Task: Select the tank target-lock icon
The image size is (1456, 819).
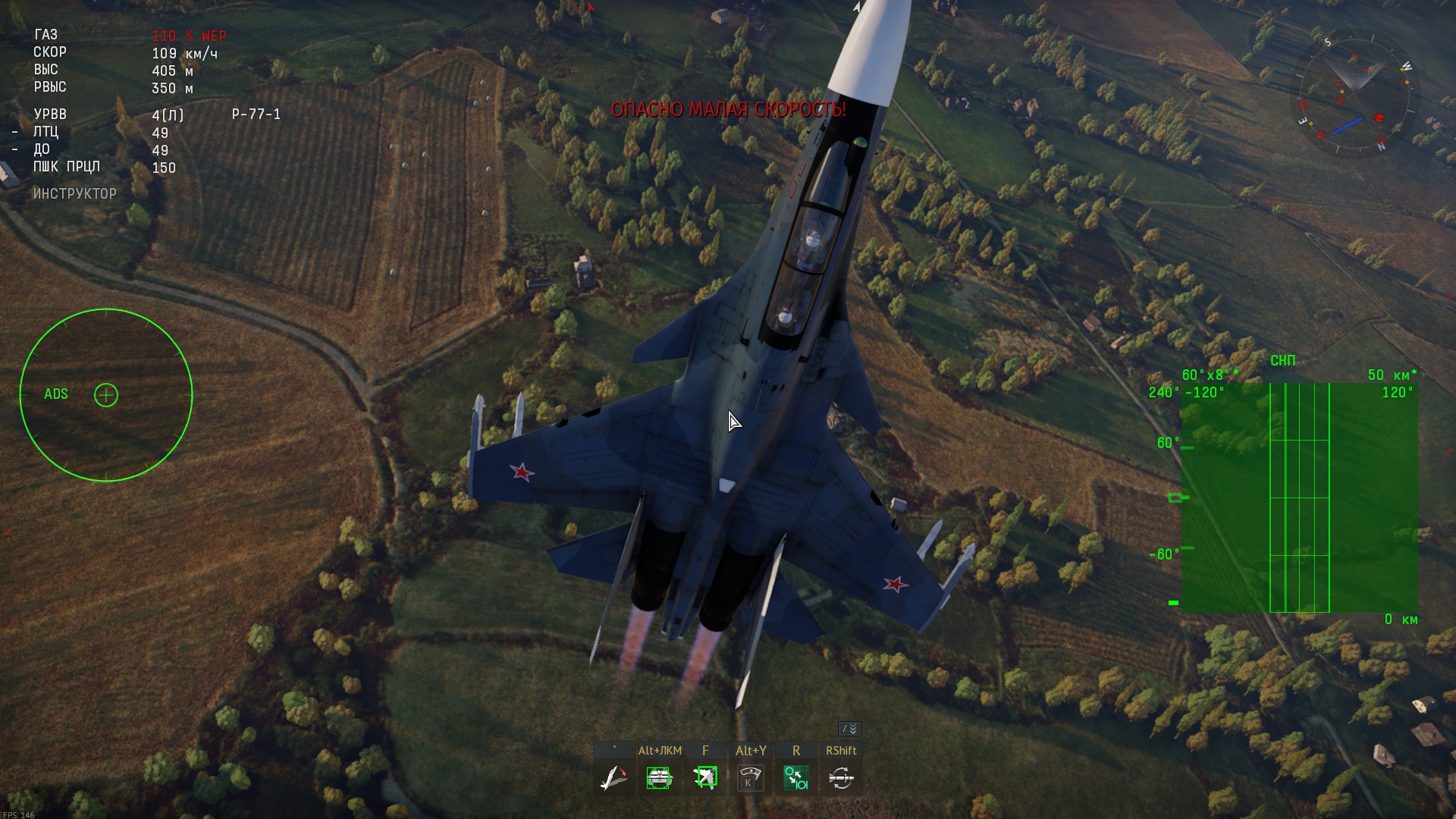Action: [659, 778]
